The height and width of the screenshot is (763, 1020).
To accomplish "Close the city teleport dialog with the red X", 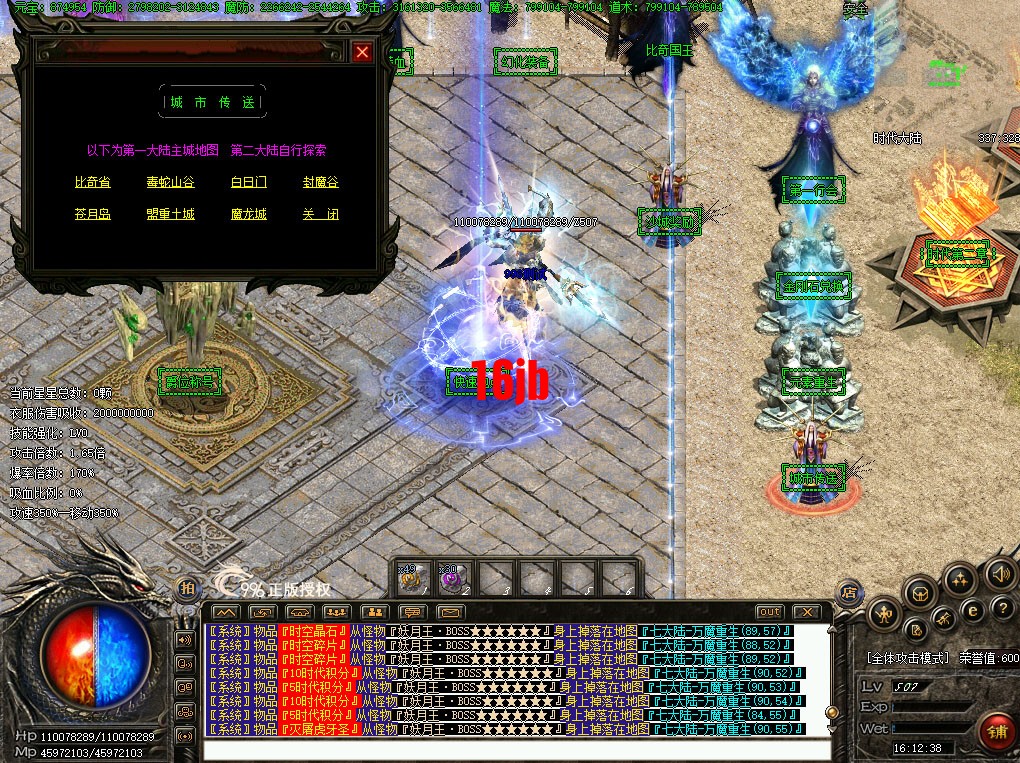I will tap(362, 52).
